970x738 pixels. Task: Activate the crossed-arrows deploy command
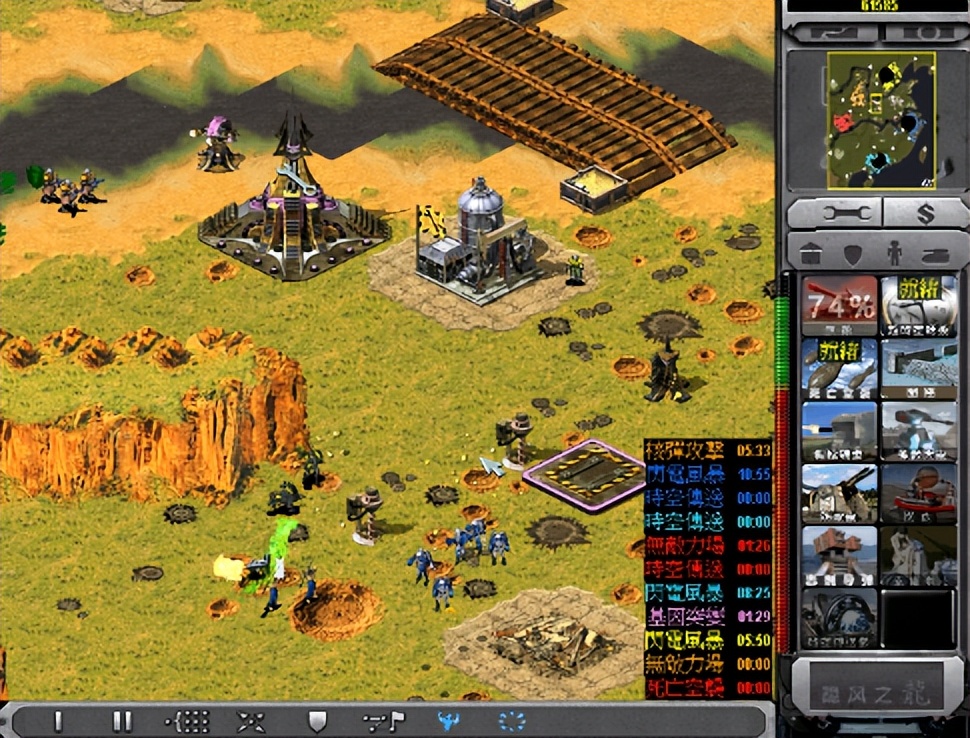250,720
